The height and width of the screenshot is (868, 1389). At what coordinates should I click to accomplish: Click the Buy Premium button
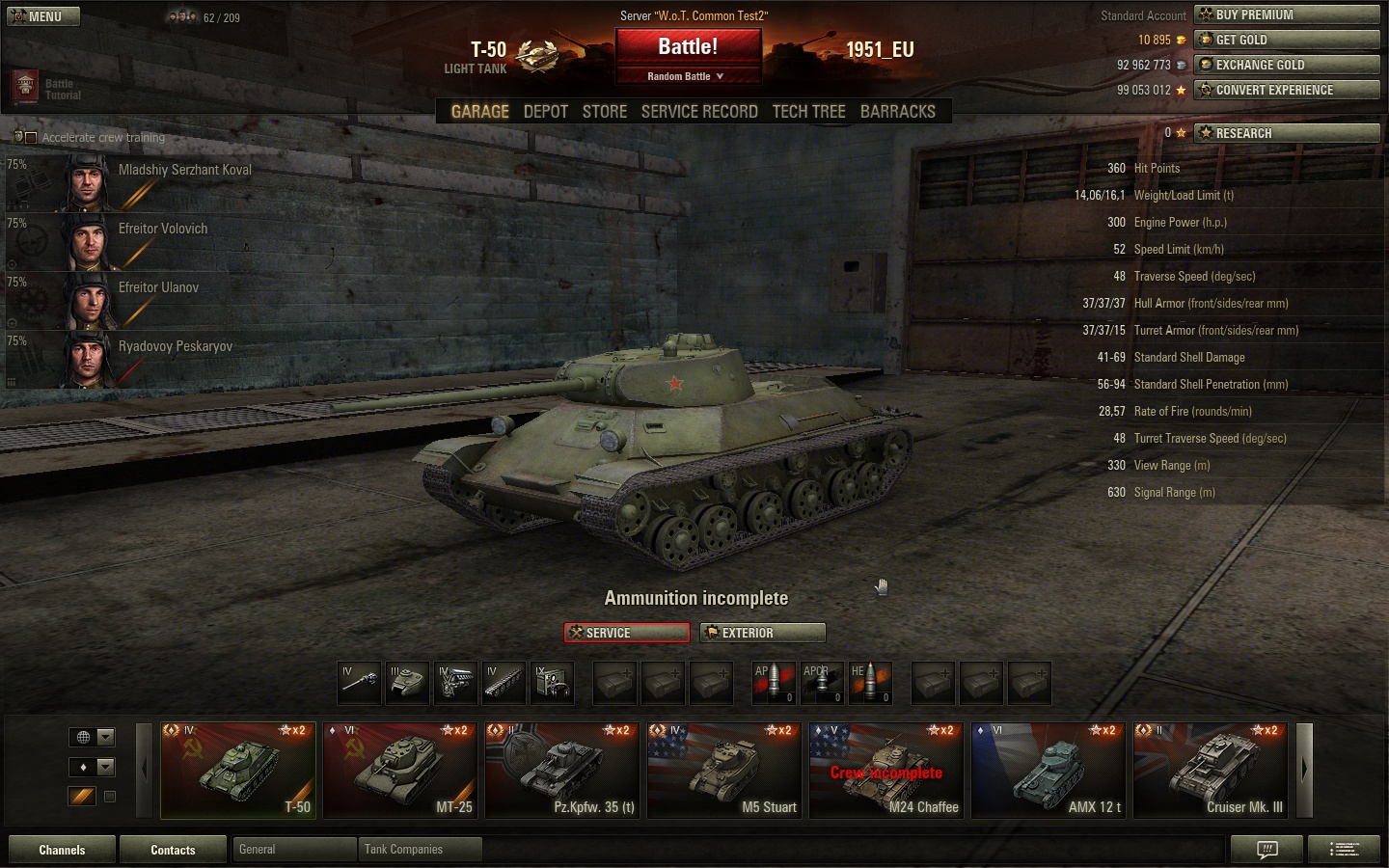pos(1287,14)
